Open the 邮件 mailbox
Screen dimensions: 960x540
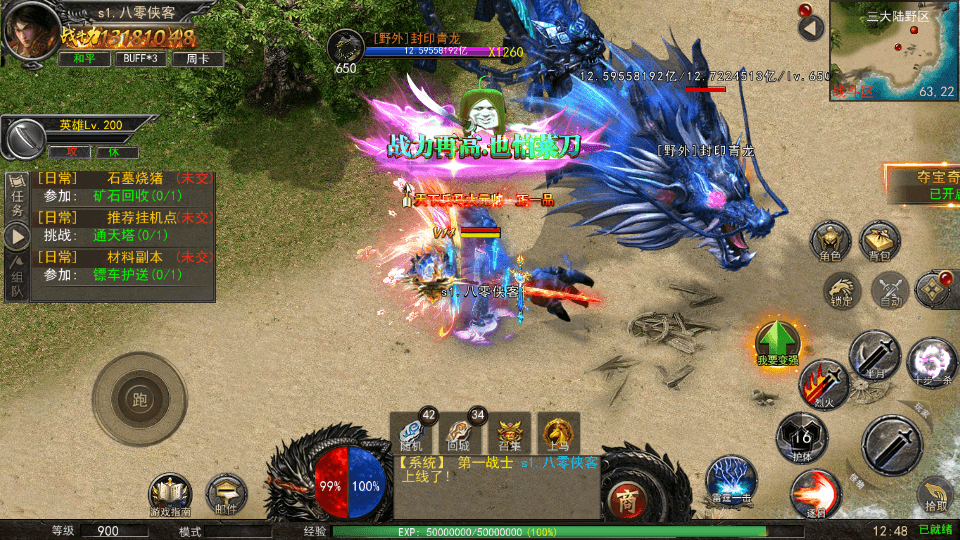[x=226, y=494]
